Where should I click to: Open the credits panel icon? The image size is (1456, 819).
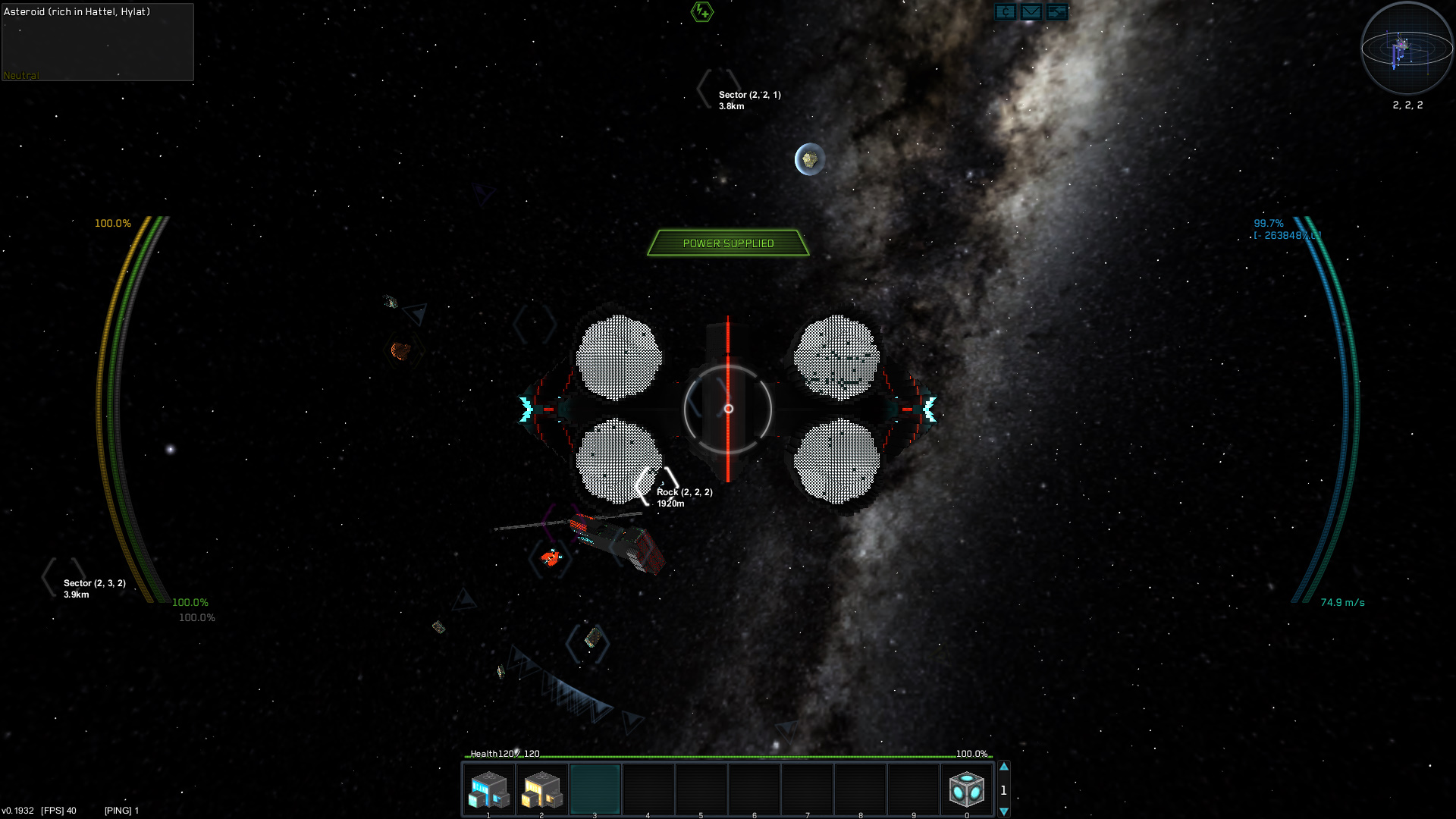[1006, 12]
